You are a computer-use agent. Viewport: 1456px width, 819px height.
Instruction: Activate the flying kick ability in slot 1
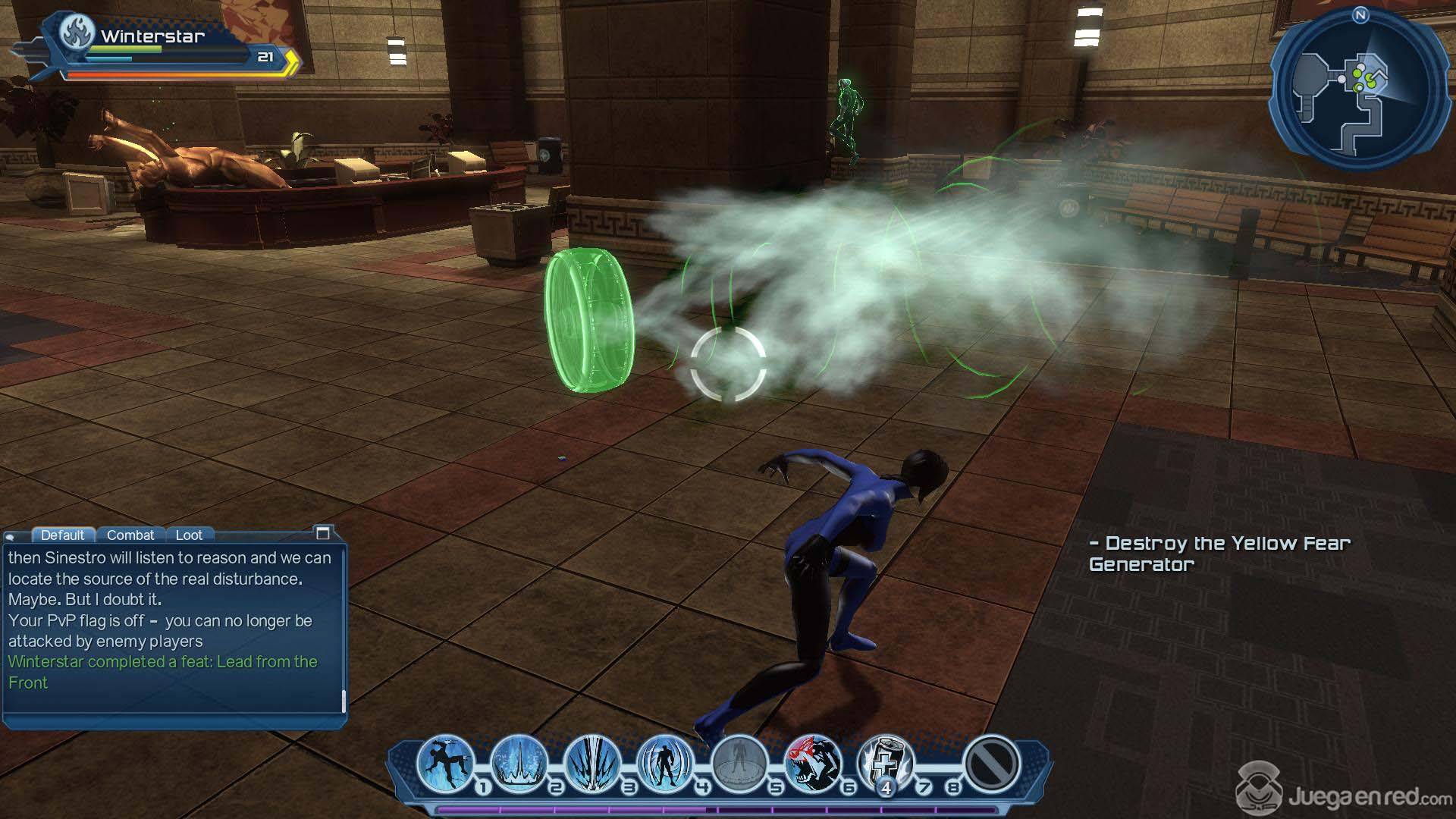[x=445, y=762]
